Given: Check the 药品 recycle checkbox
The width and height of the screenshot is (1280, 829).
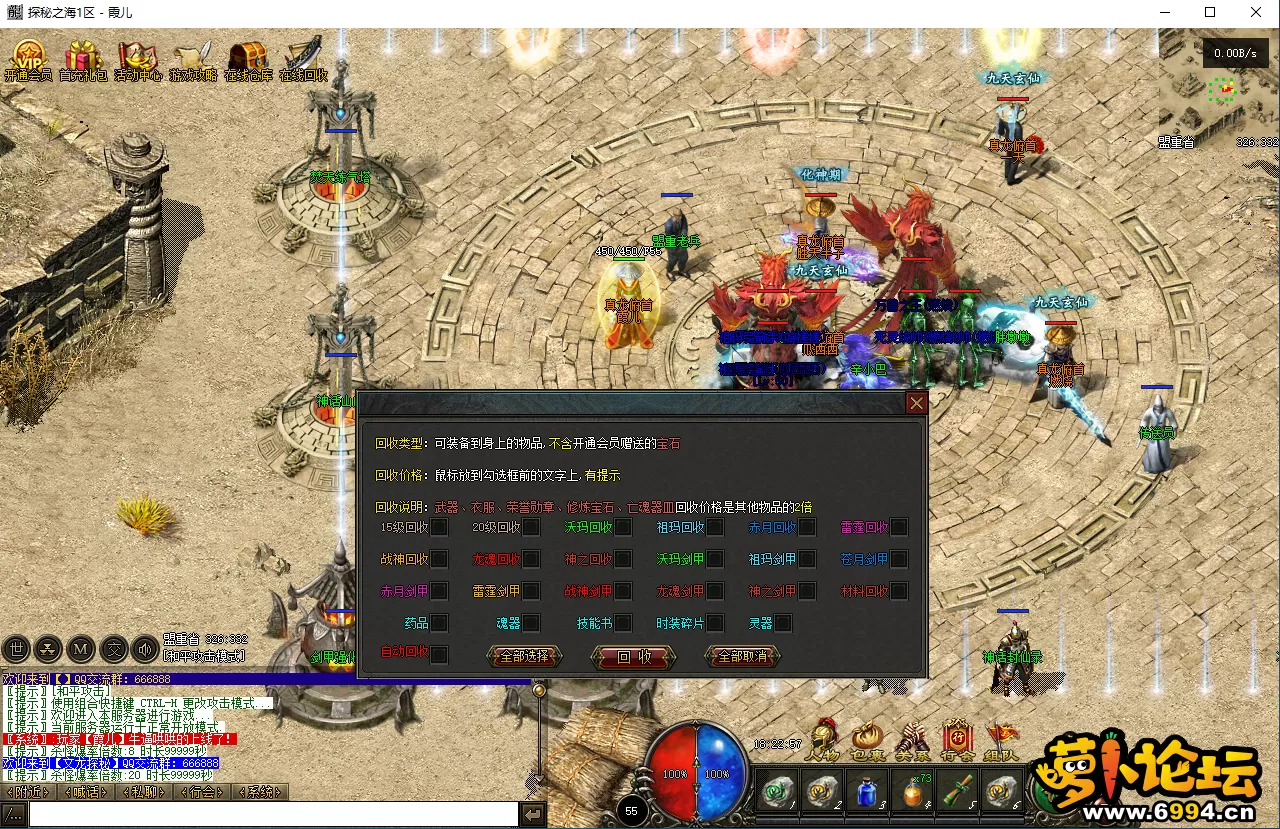Looking at the screenshot, I should tap(439, 623).
